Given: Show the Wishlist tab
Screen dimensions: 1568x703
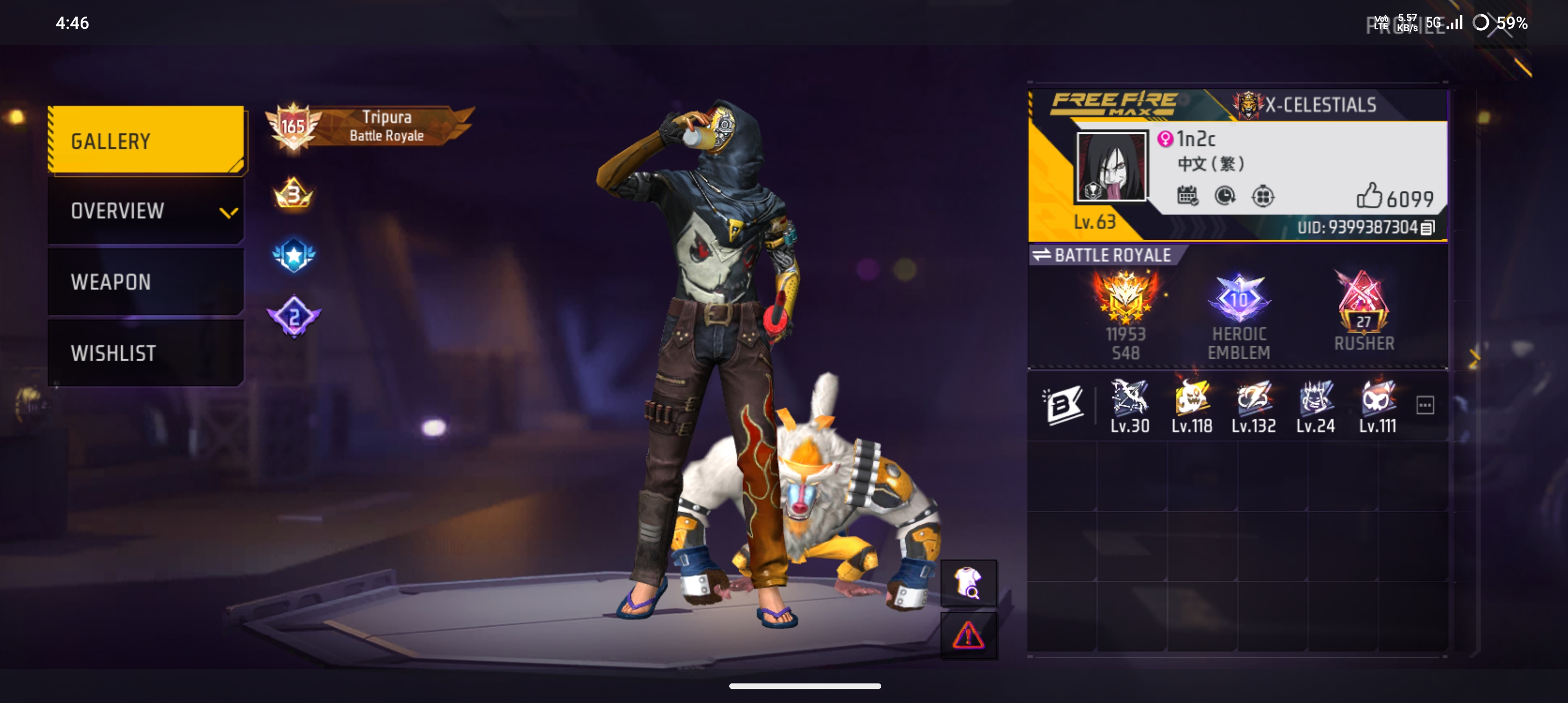Looking at the screenshot, I should [146, 352].
